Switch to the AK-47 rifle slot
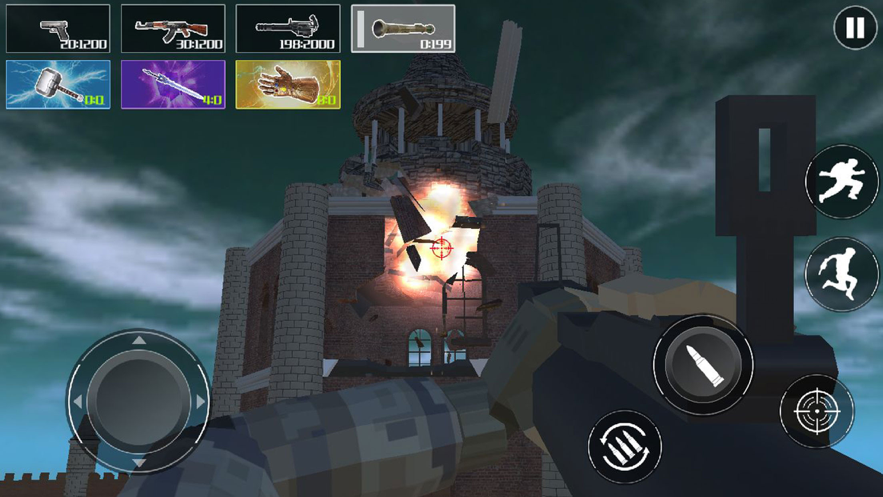Image resolution: width=883 pixels, height=497 pixels. pyautogui.click(x=173, y=28)
